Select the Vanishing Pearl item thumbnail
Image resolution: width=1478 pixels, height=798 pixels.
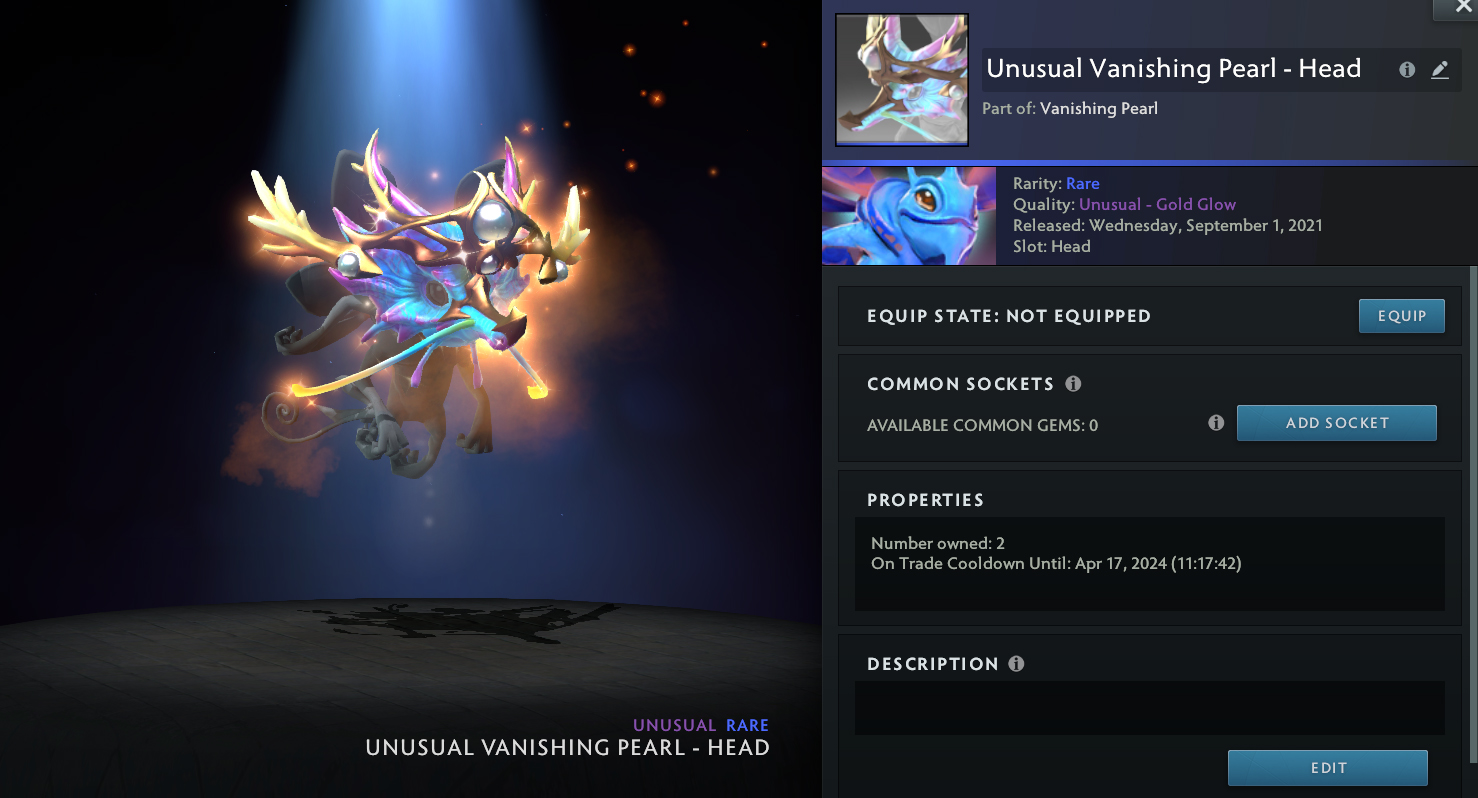point(902,80)
